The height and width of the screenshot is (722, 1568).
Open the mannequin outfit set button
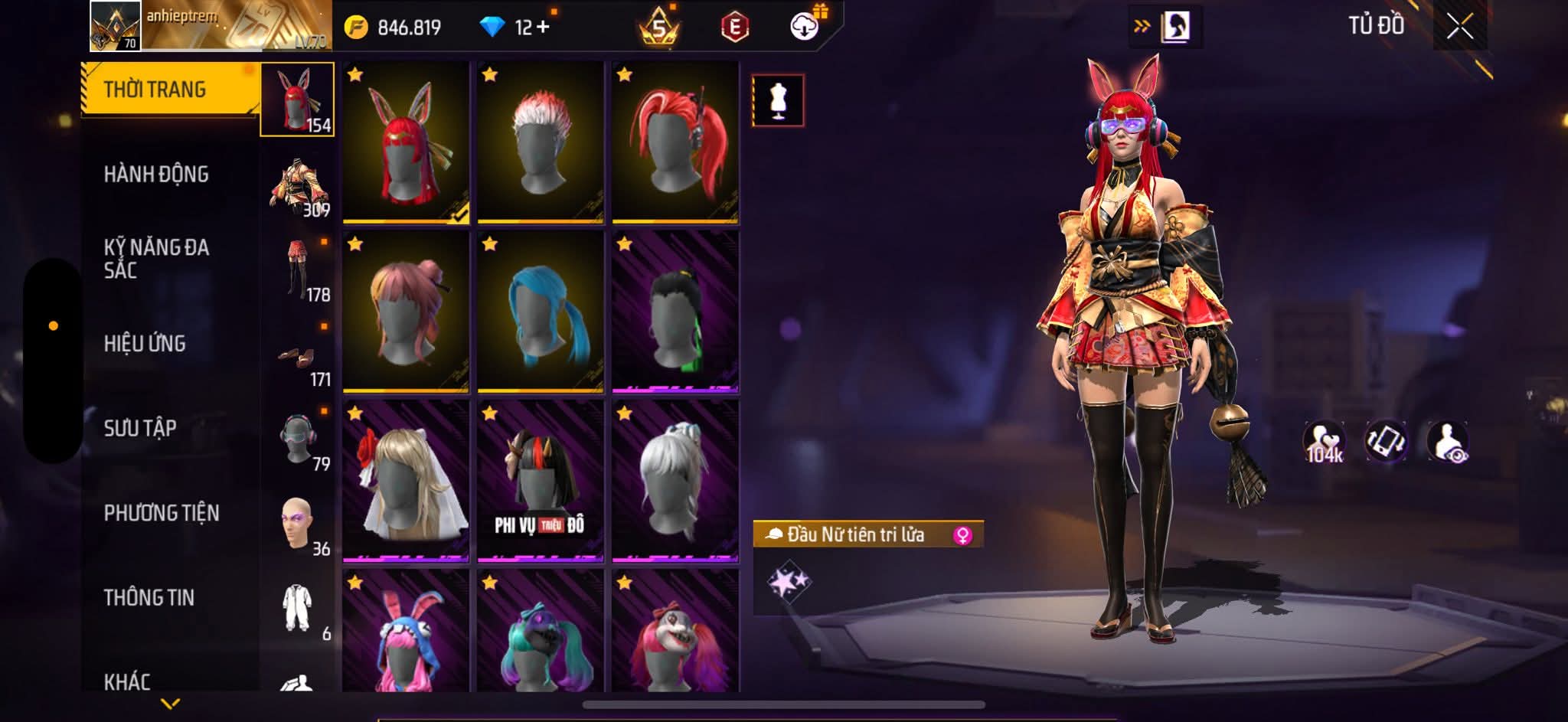tap(778, 100)
